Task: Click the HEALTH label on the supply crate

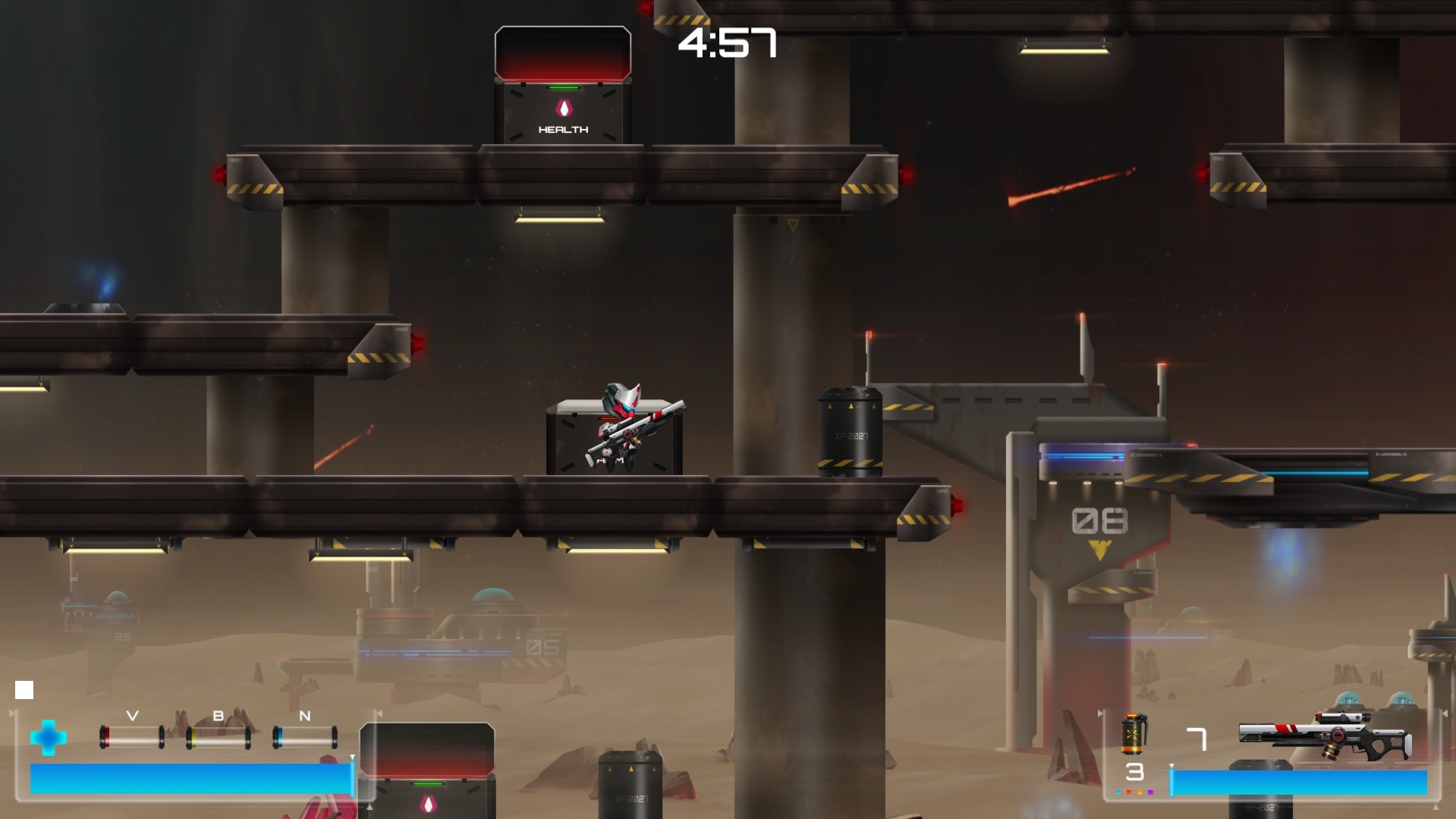Action: point(564,130)
